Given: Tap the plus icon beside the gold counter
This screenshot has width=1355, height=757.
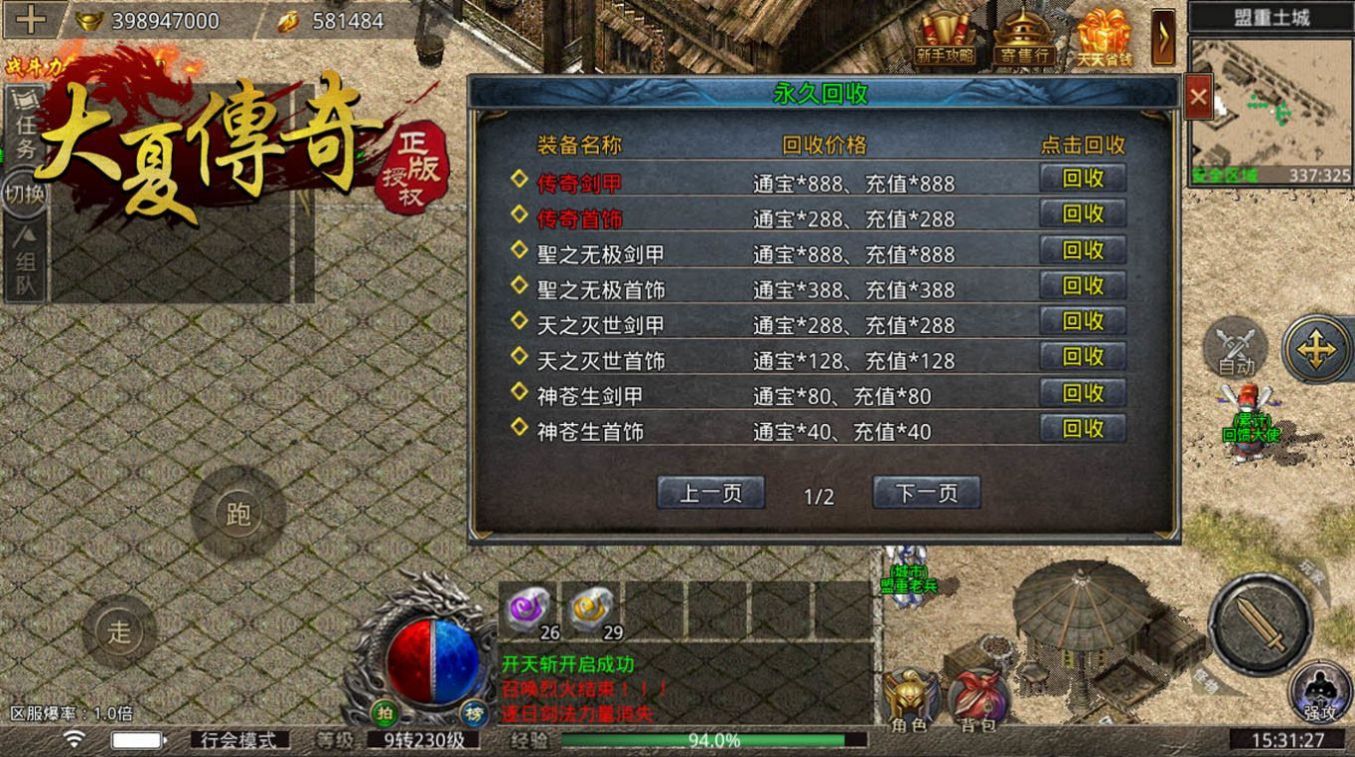Looking at the screenshot, I should [33, 17].
